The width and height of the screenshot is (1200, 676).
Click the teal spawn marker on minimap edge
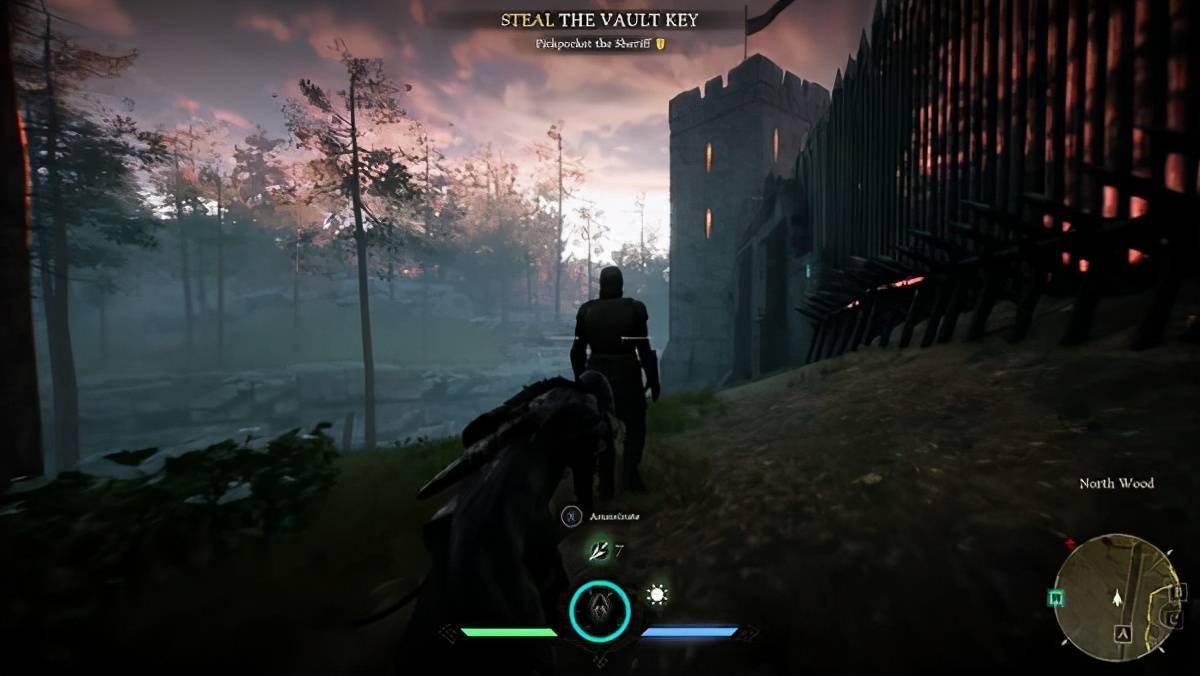1056,597
